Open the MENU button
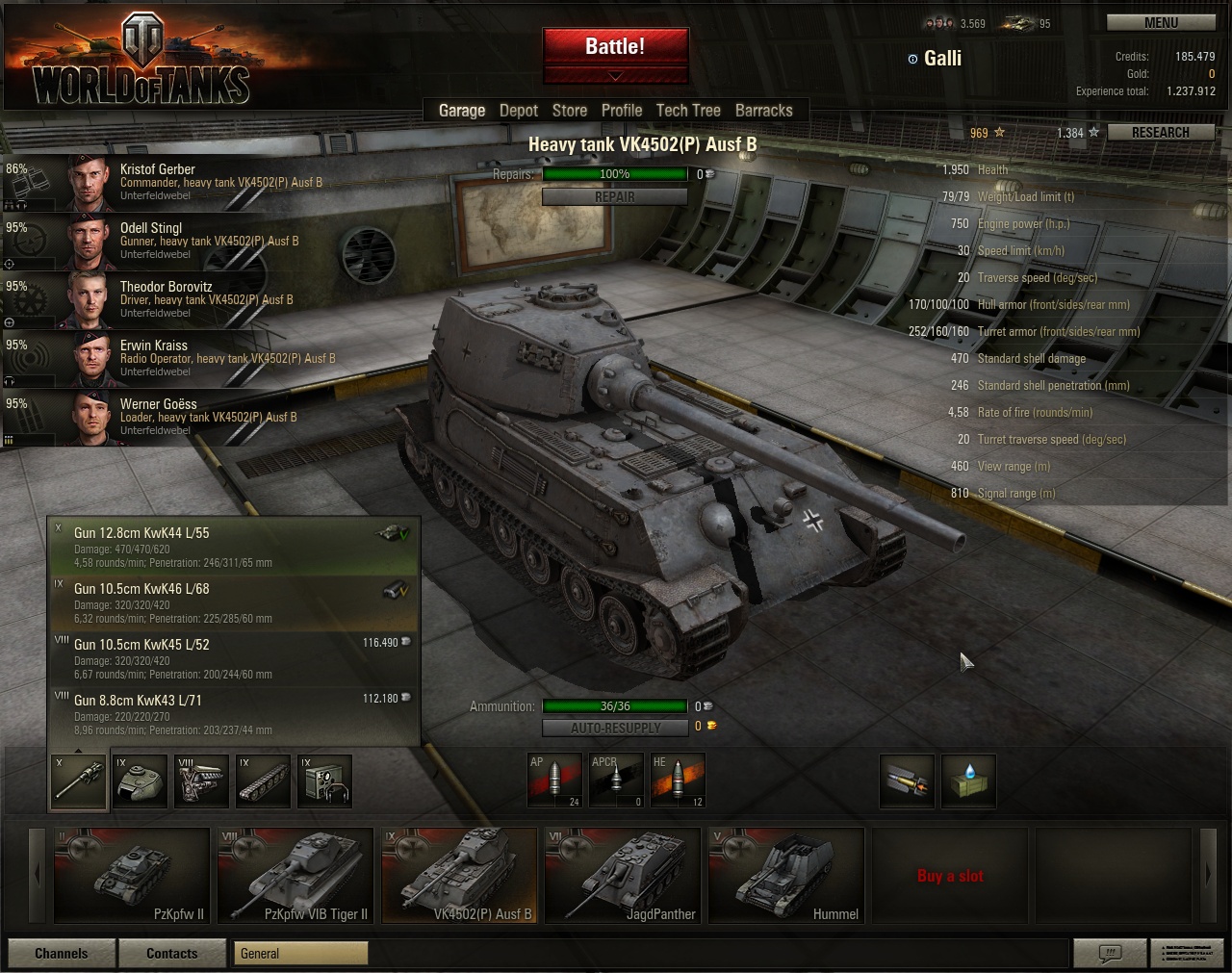This screenshot has width=1232, height=973. [x=1160, y=23]
